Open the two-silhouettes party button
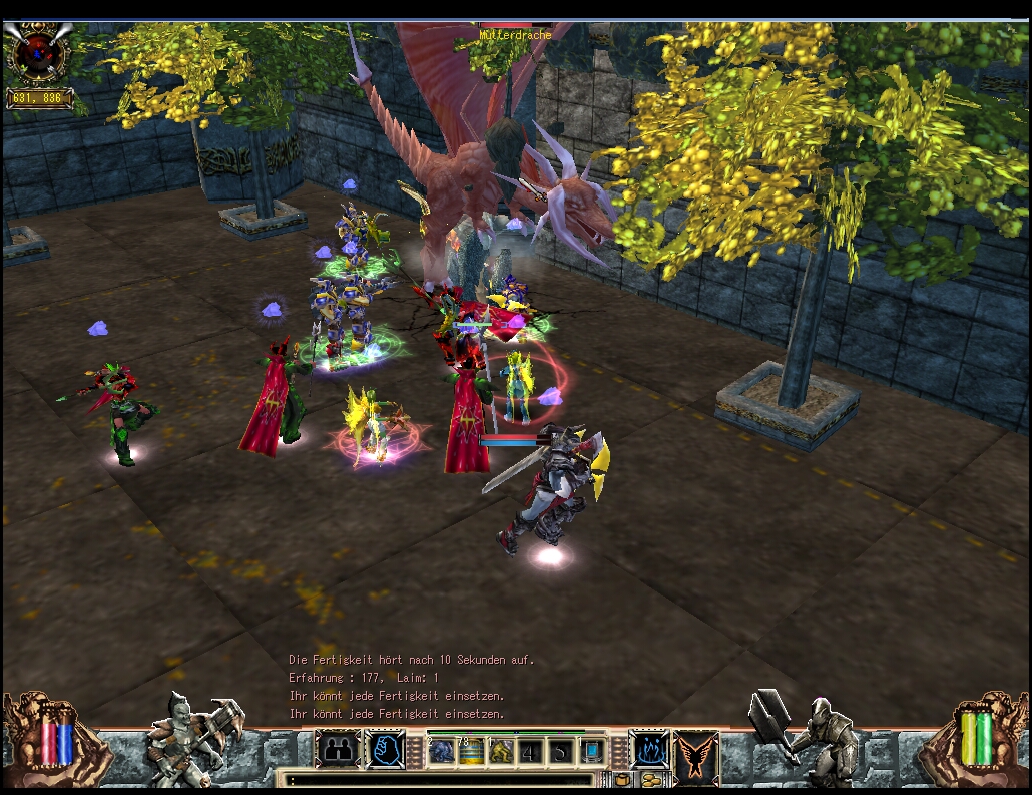This screenshot has height=795, width=1032. point(337,750)
